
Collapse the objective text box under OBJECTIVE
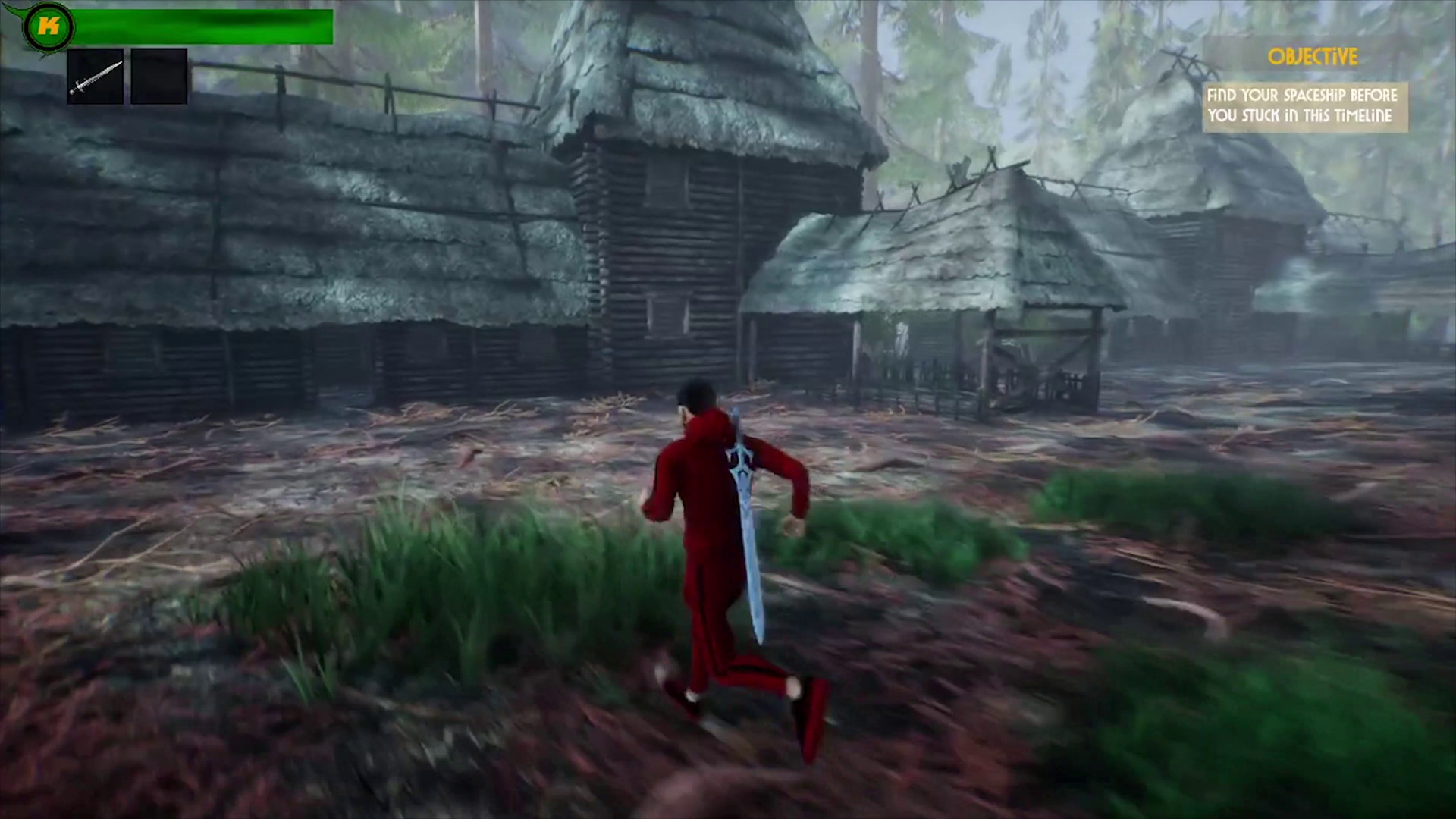click(x=1304, y=106)
